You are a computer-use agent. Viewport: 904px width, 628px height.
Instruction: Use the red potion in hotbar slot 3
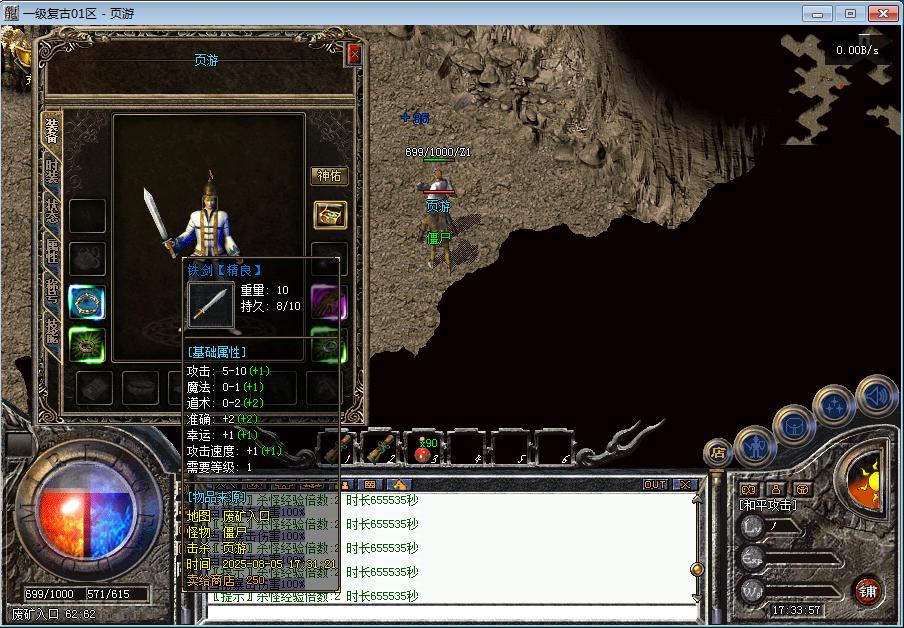tap(427, 448)
